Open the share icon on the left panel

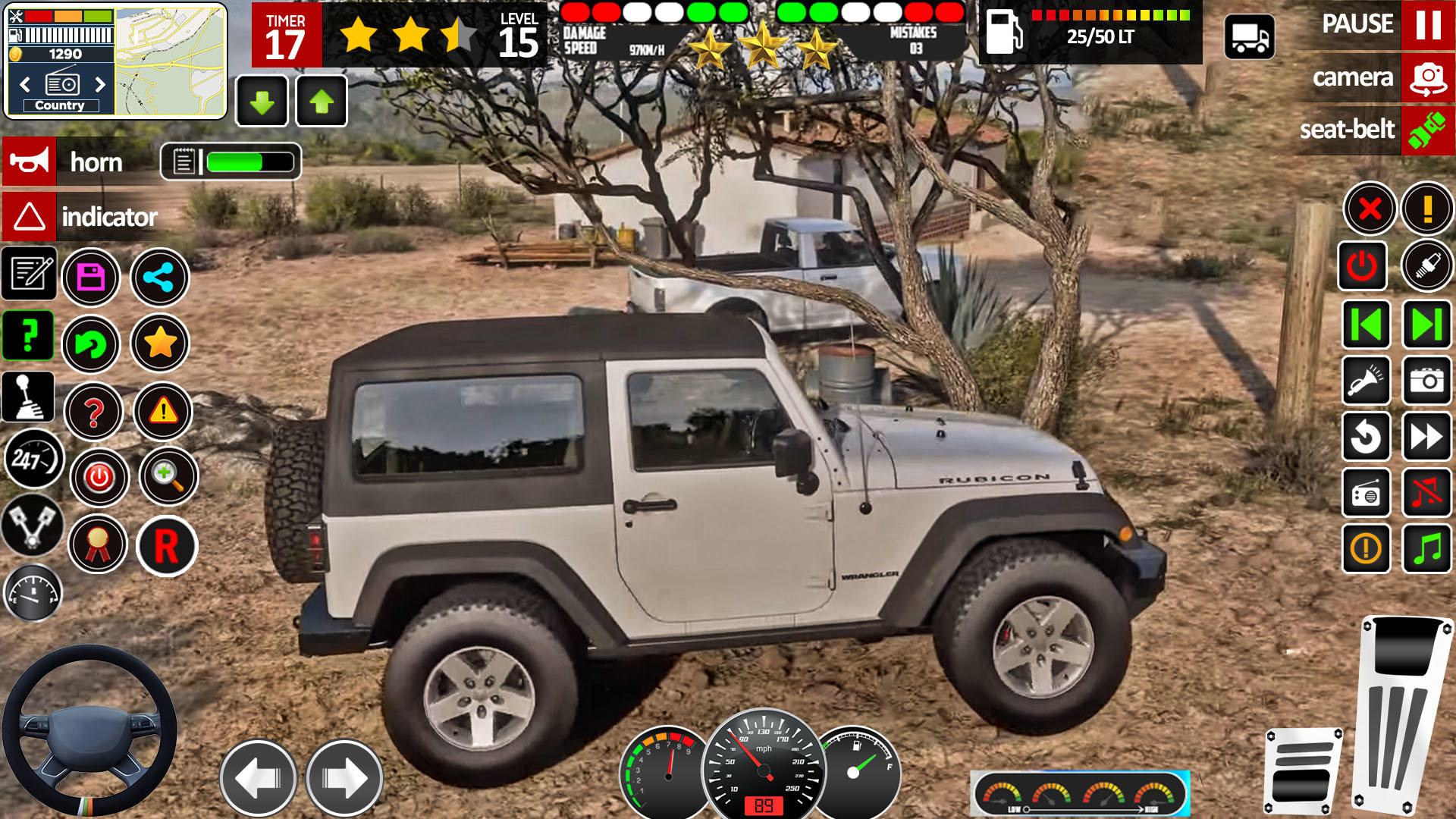tap(159, 278)
